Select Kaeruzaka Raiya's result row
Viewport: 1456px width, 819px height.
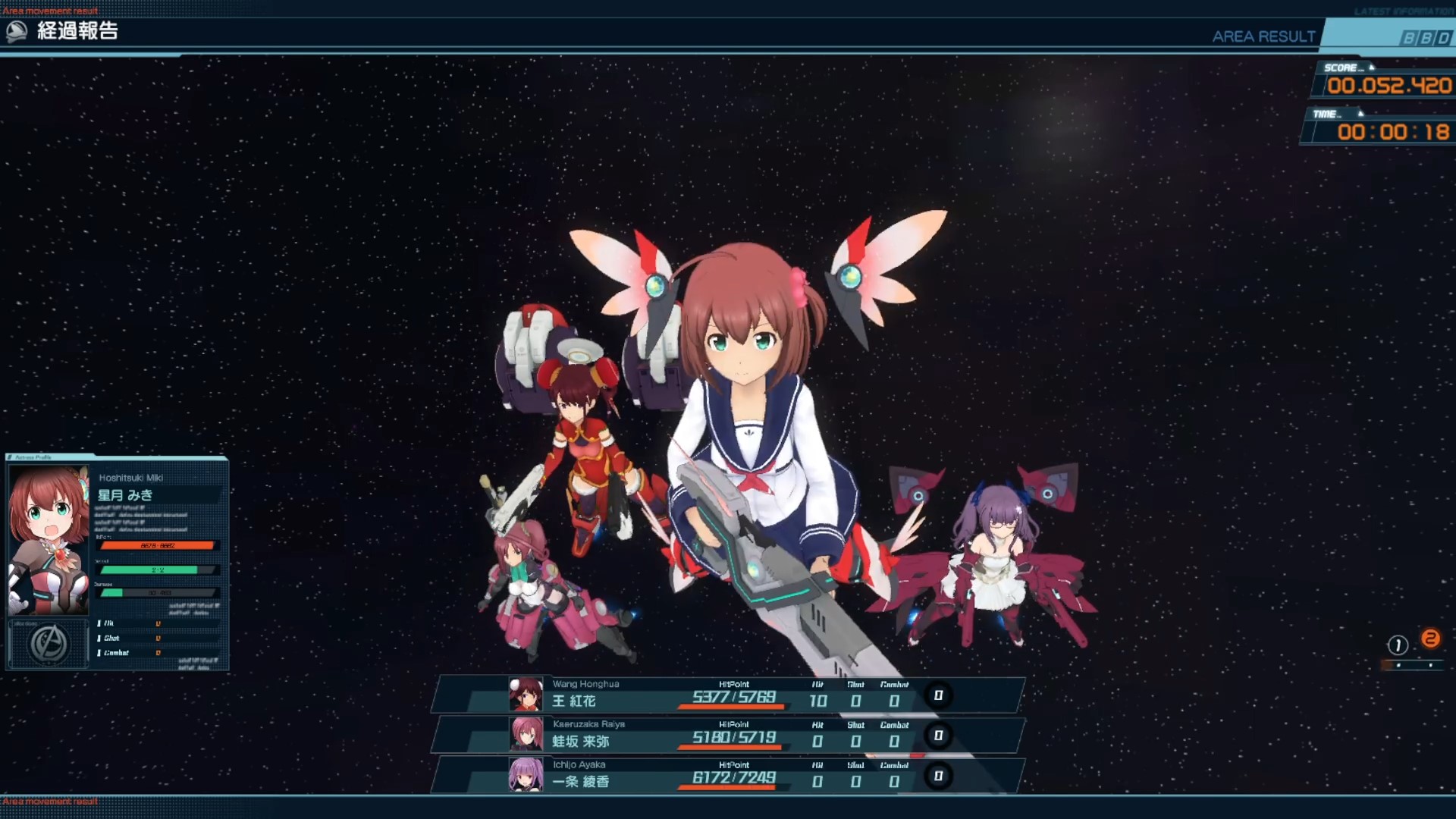click(x=728, y=735)
